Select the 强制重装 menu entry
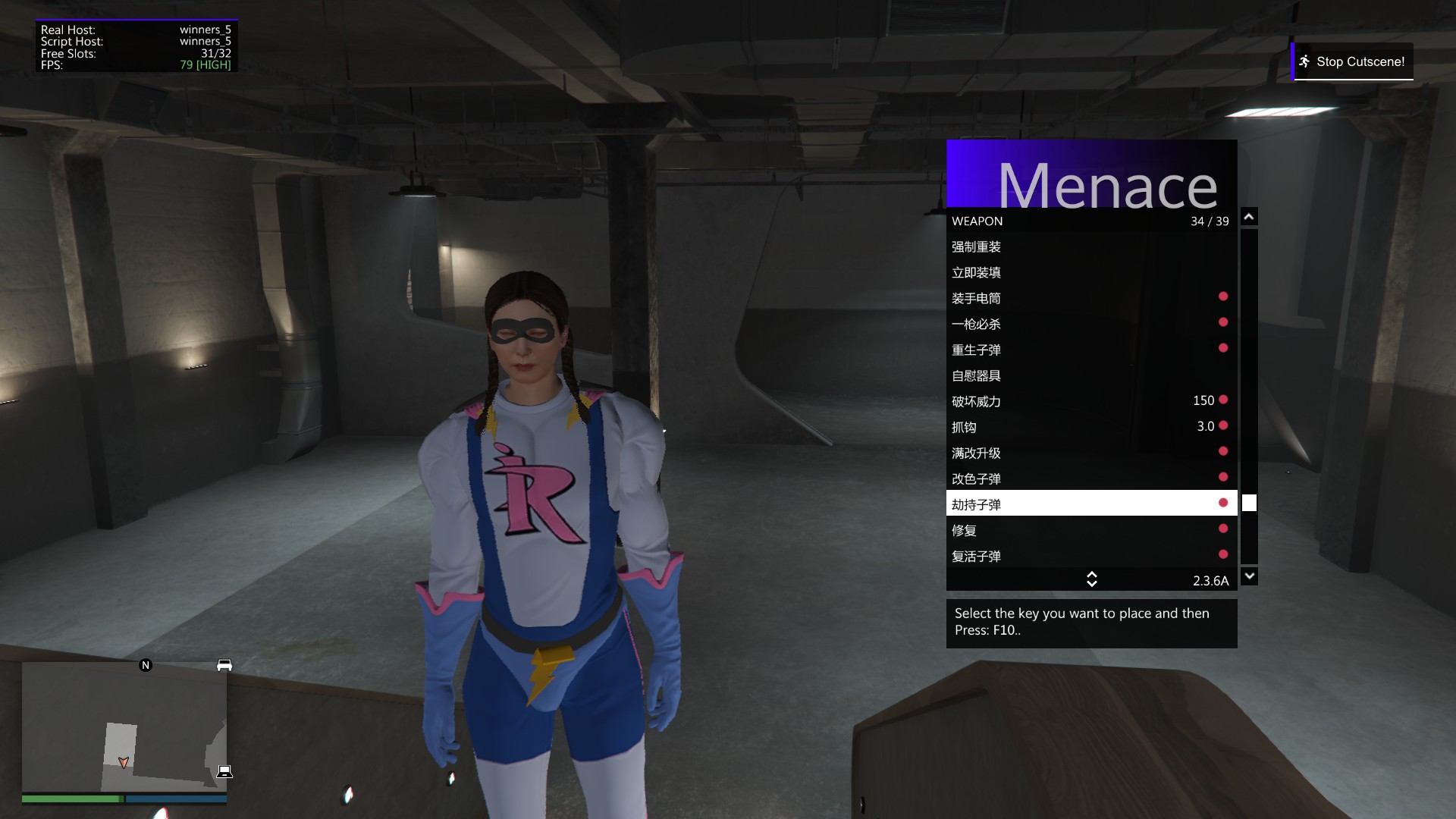 [x=1090, y=247]
